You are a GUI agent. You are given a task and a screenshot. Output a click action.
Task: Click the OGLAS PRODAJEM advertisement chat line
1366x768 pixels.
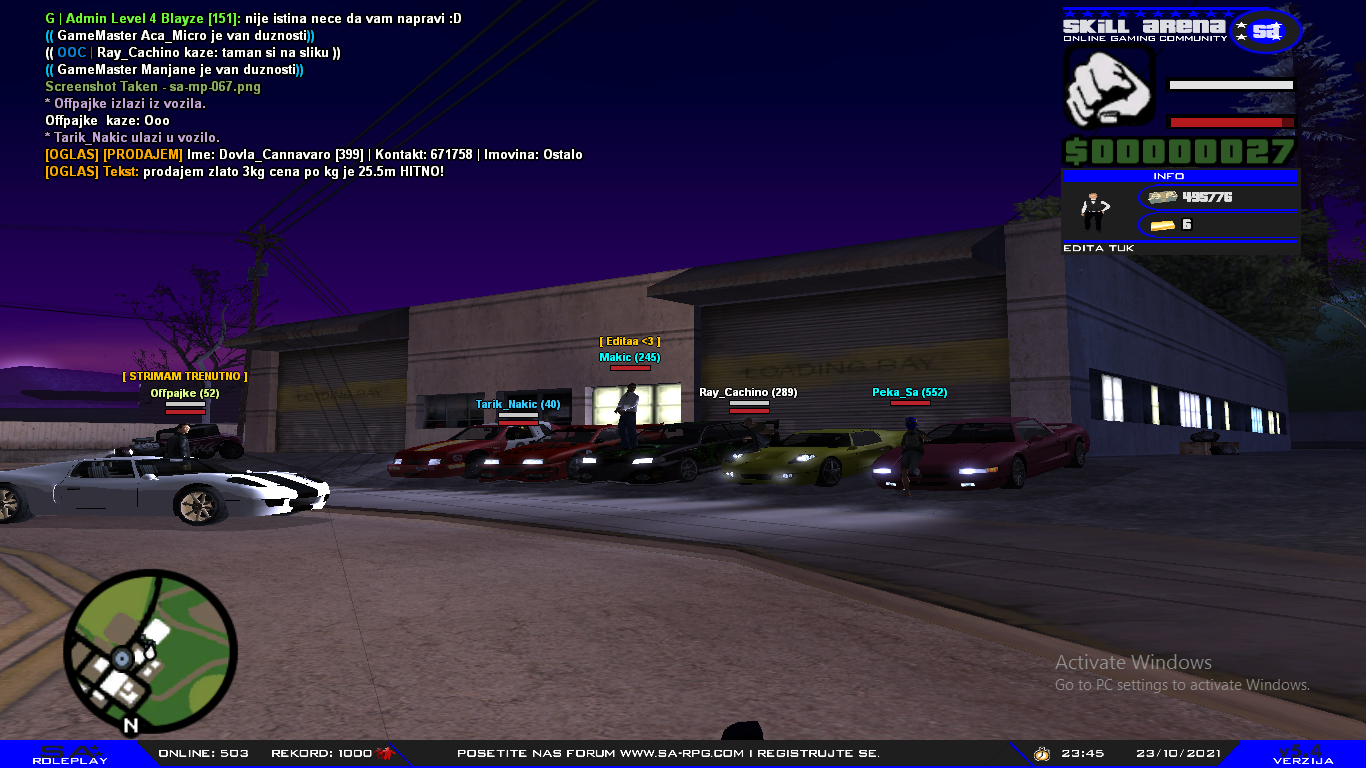(314, 155)
